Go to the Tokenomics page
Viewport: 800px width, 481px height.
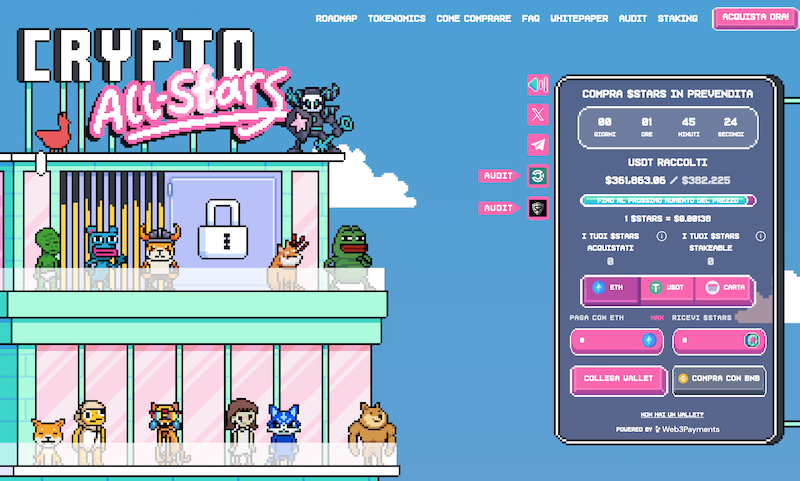(x=396, y=19)
